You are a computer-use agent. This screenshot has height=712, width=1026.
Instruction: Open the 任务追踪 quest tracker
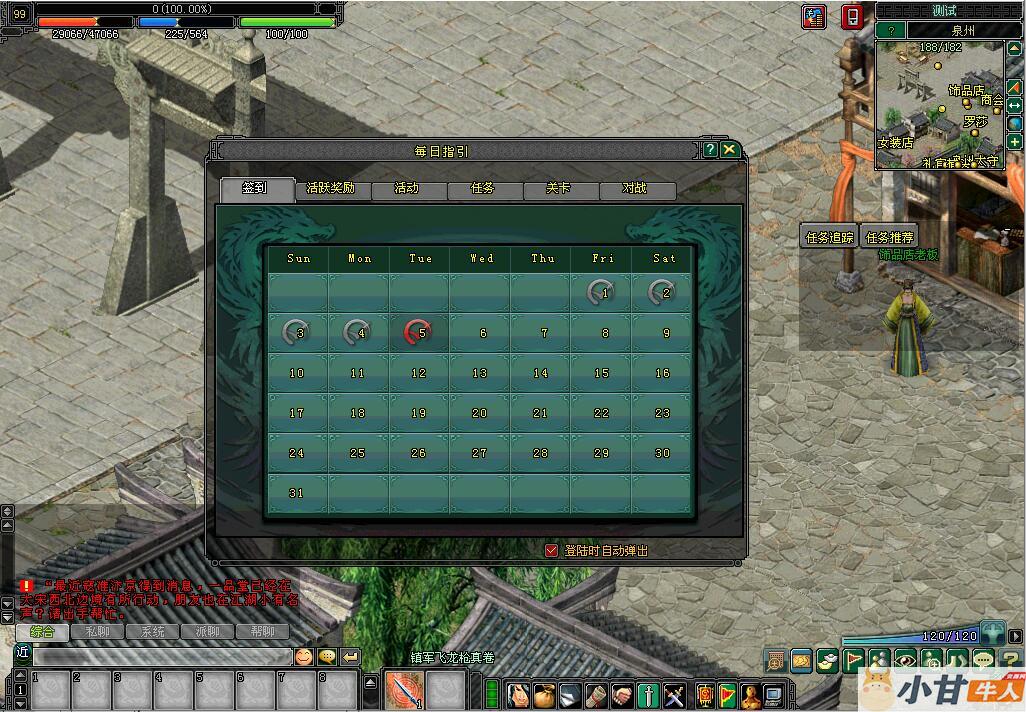pos(830,237)
